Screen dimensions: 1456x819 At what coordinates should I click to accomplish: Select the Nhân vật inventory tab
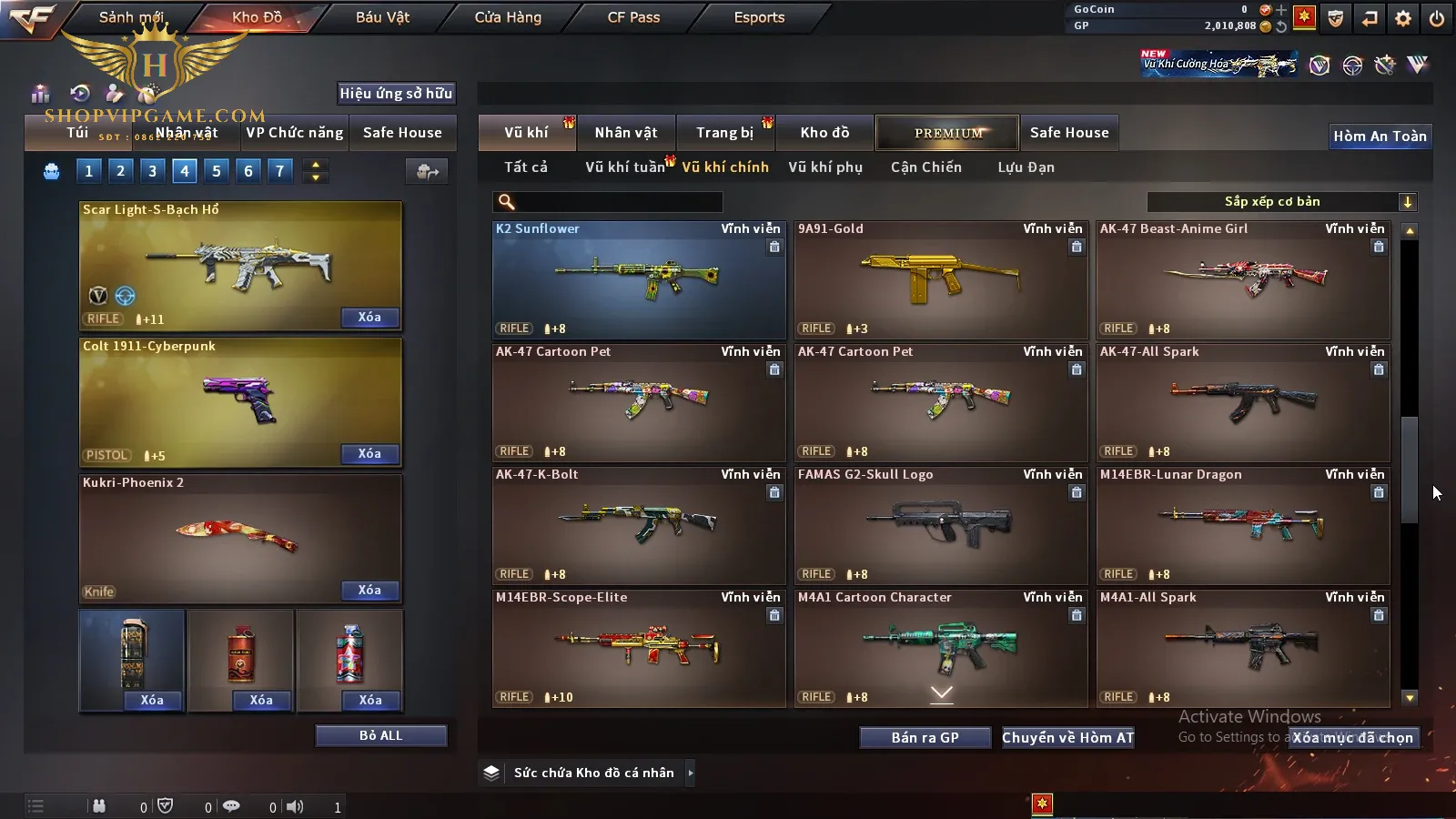point(626,133)
